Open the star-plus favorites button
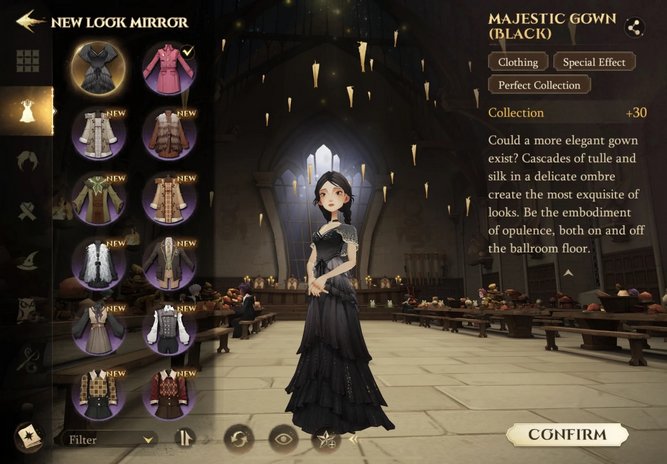The height and width of the screenshot is (464, 667). coord(326,437)
